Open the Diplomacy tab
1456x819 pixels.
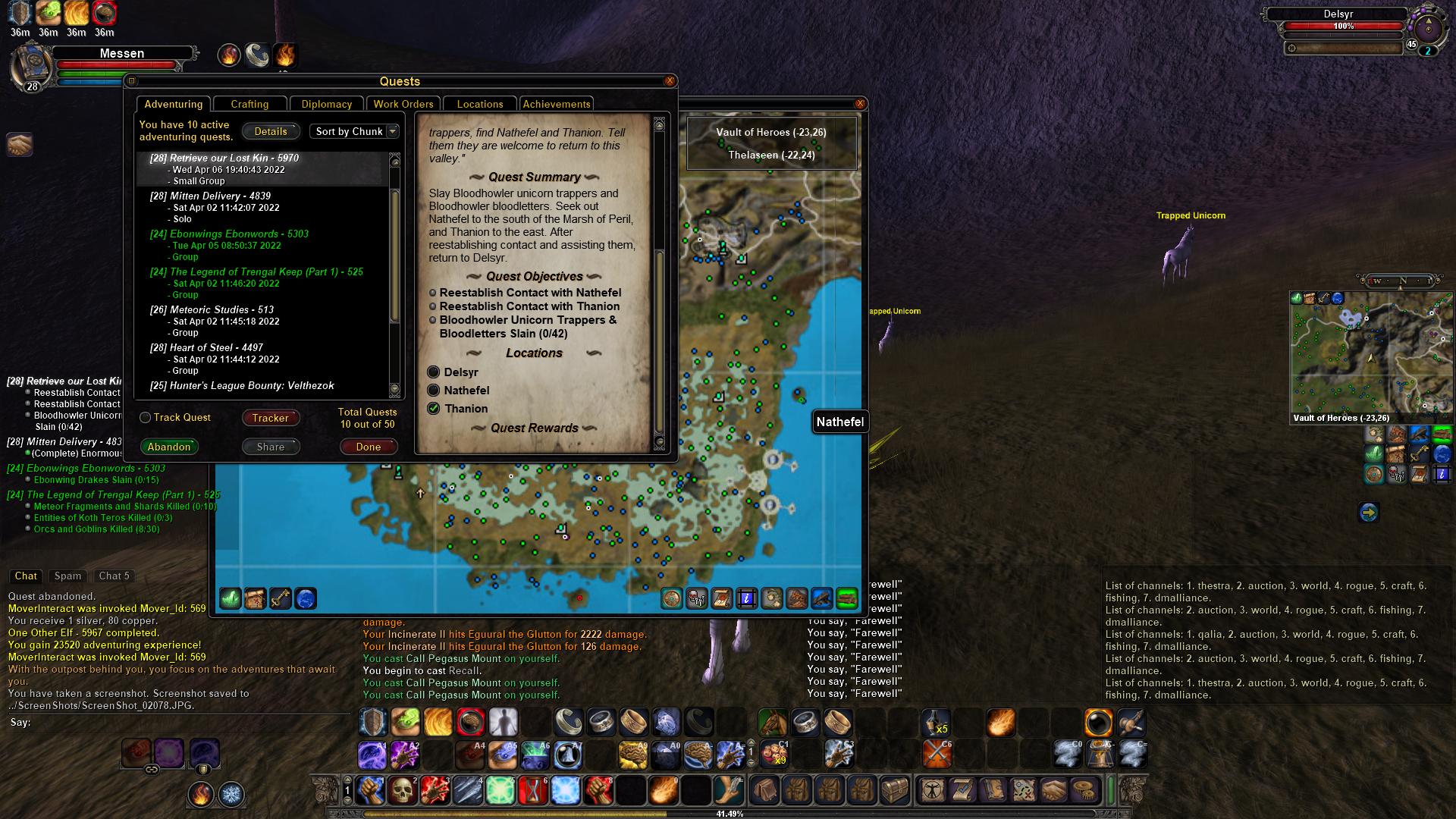[x=326, y=104]
